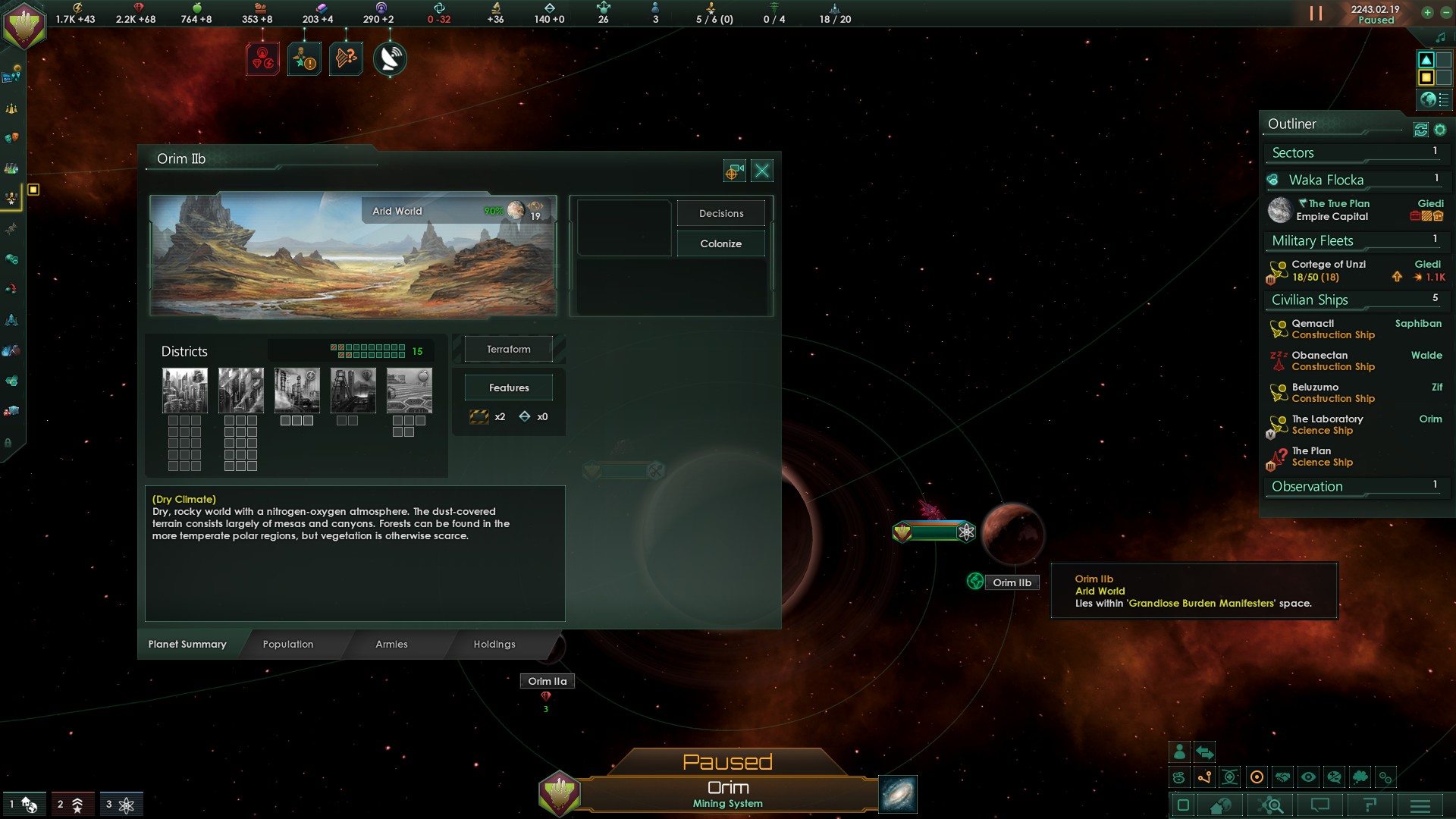Open the Terraform option
1456x819 pixels.
pyautogui.click(x=508, y=350)
